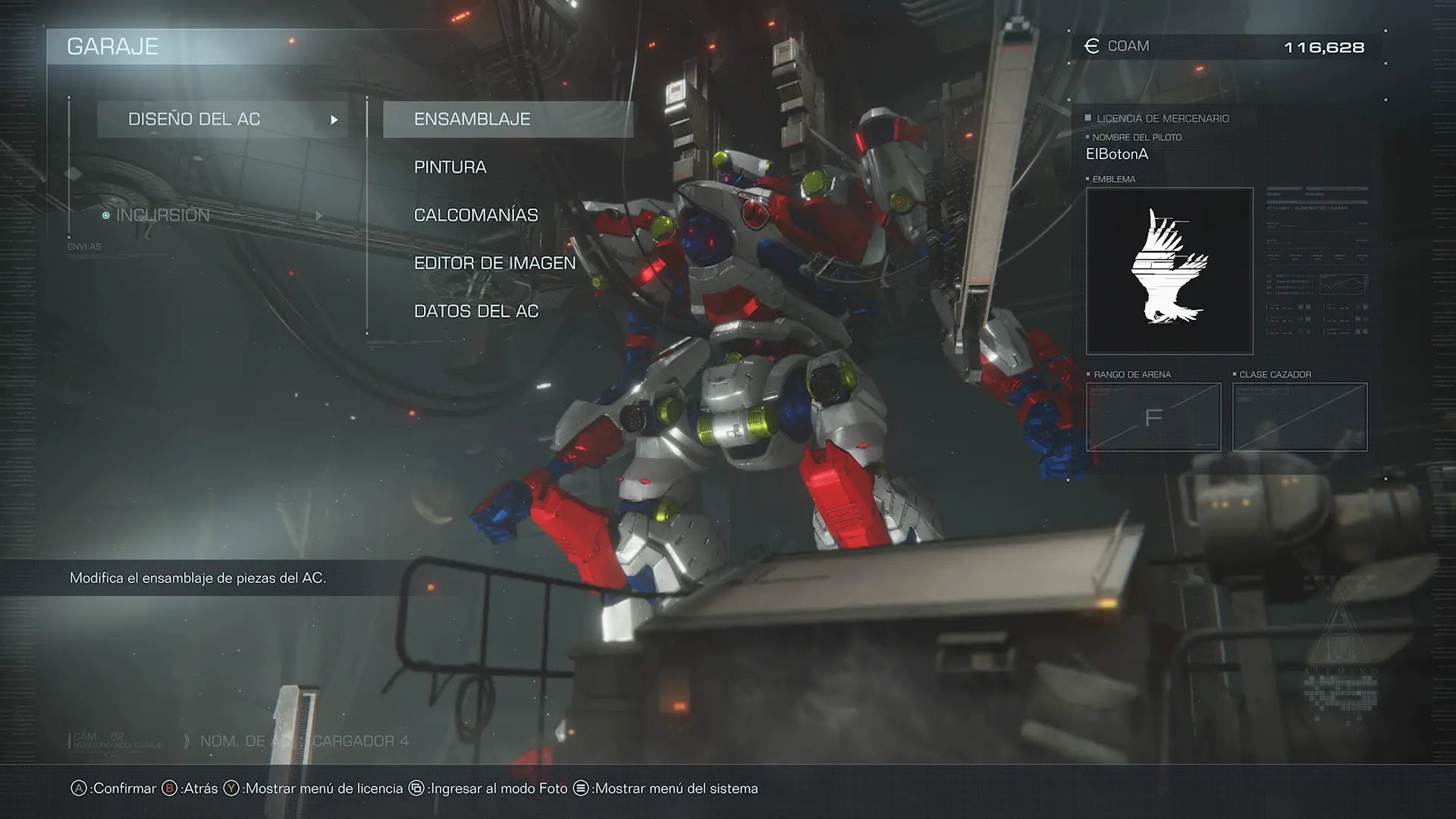The image size is (1456, 819).
Task: Choose the Calcomanías option
Action: click(x=475, y=215)
